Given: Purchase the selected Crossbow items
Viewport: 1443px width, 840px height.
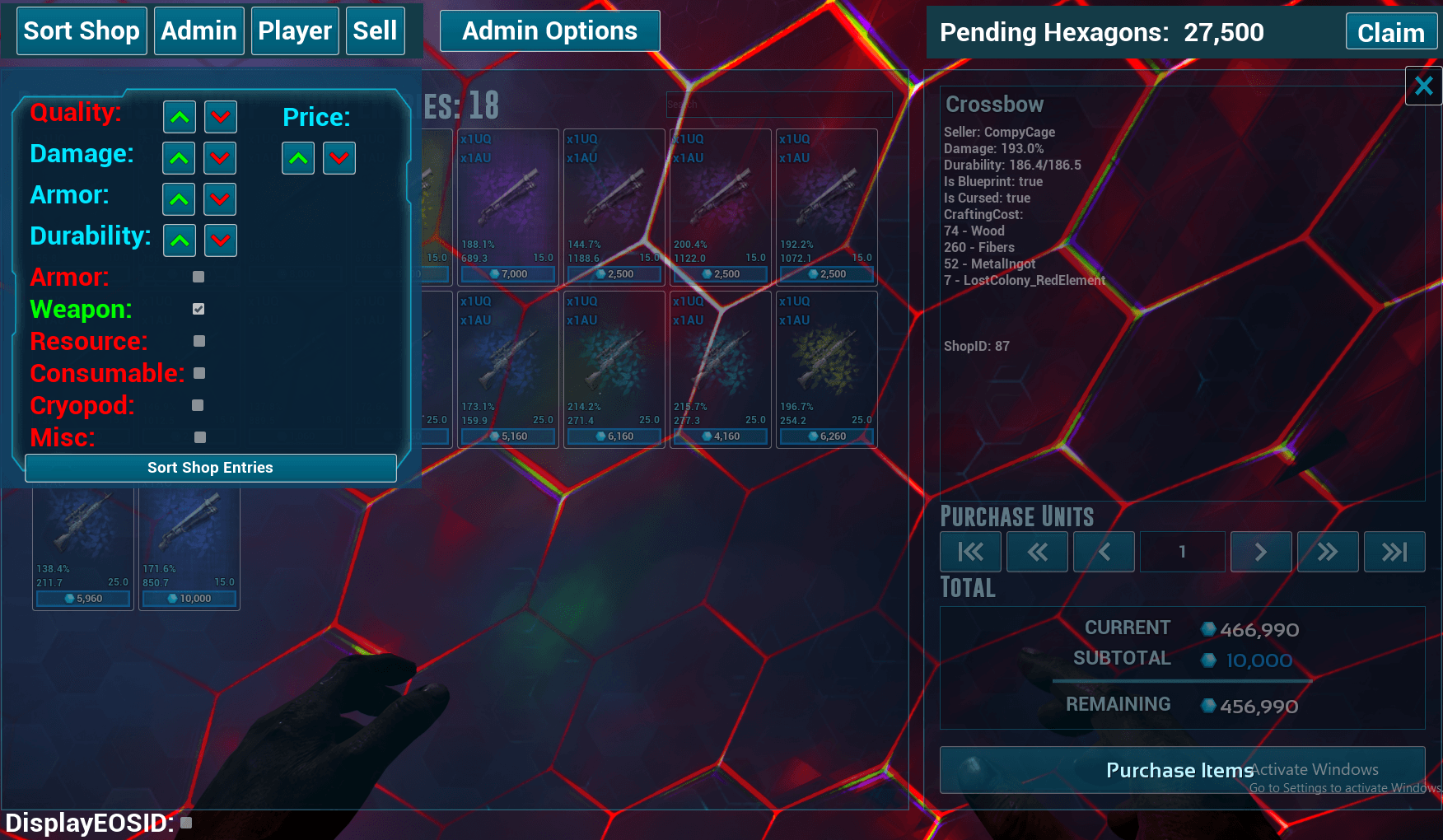Looking at the screenshot, I should [1182, 770].
